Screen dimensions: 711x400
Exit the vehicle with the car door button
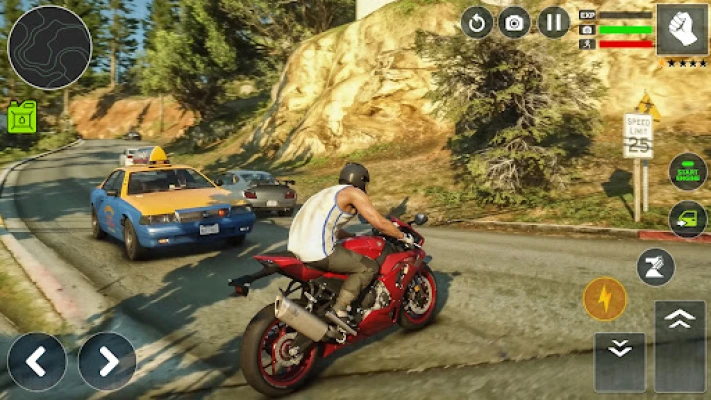point(687,219)
